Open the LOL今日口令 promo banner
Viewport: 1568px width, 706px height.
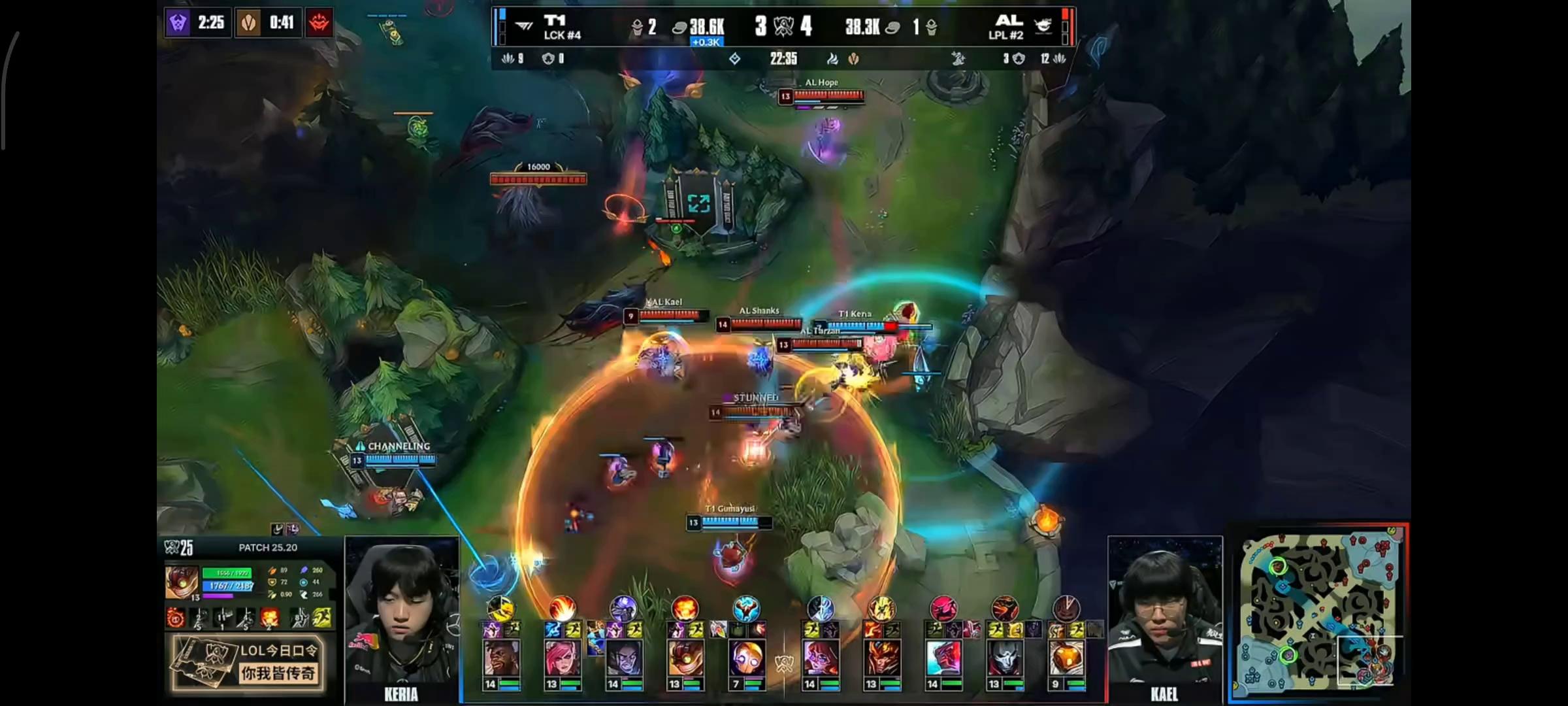click(248, 663)
